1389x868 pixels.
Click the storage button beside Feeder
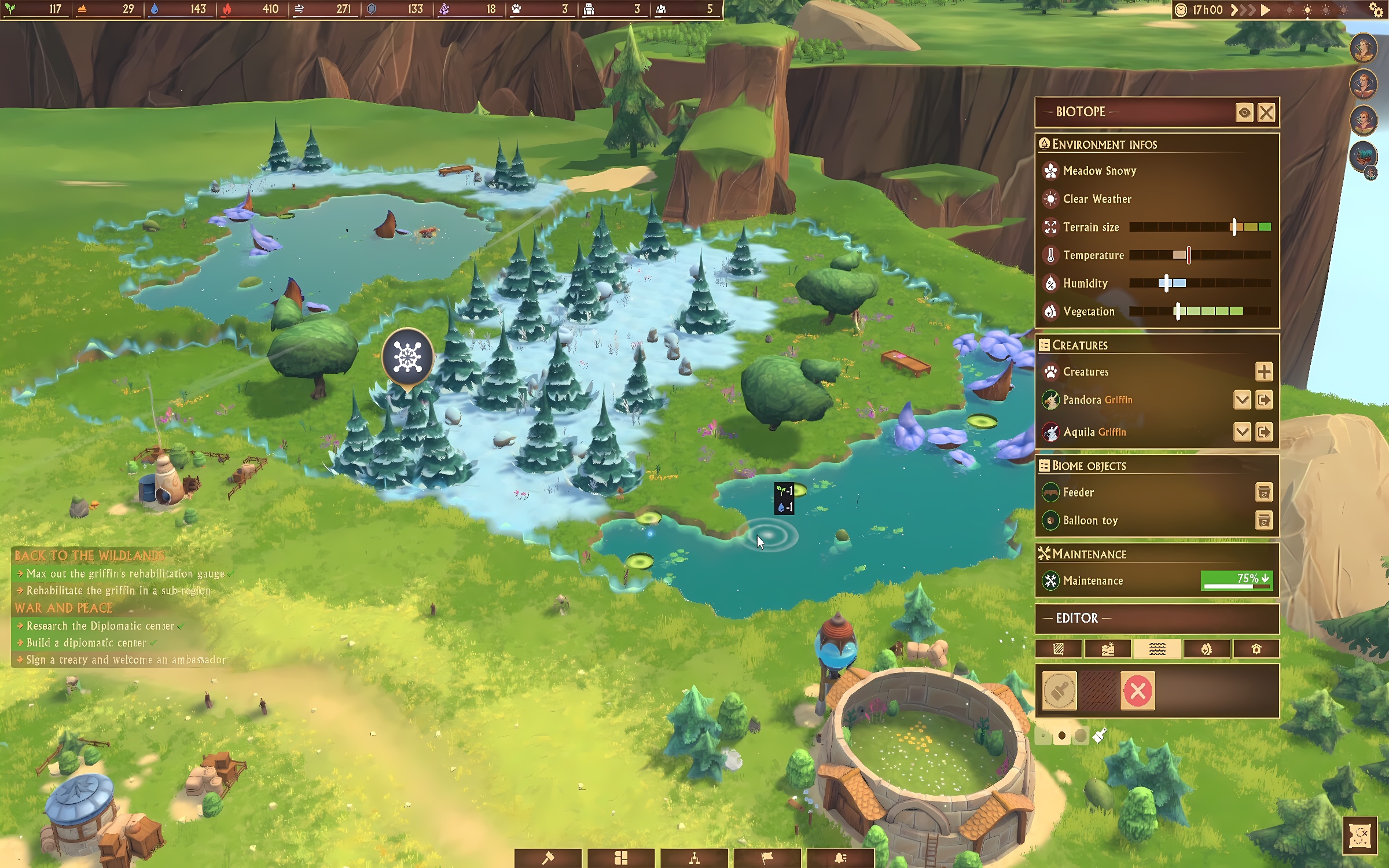pos(1264,492)
